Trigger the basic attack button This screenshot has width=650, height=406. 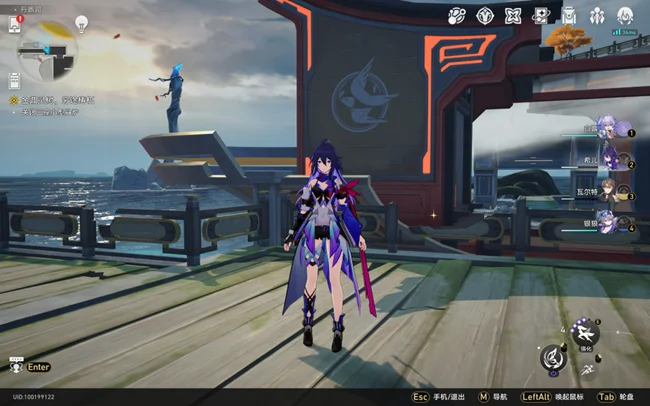(553, 358)
